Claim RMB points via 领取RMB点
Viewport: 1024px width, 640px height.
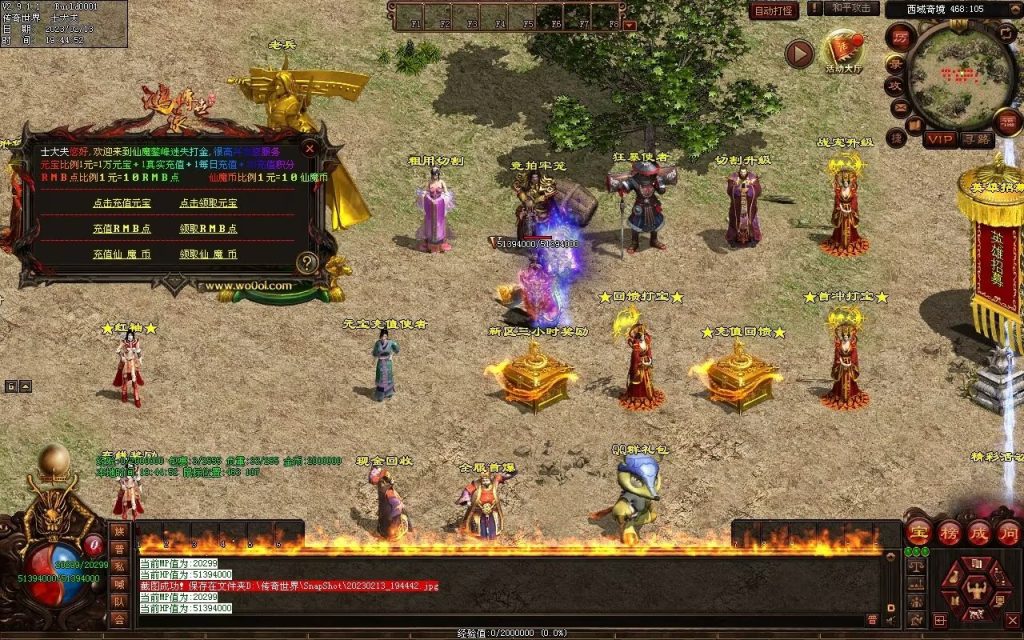[x=209, y=229]
